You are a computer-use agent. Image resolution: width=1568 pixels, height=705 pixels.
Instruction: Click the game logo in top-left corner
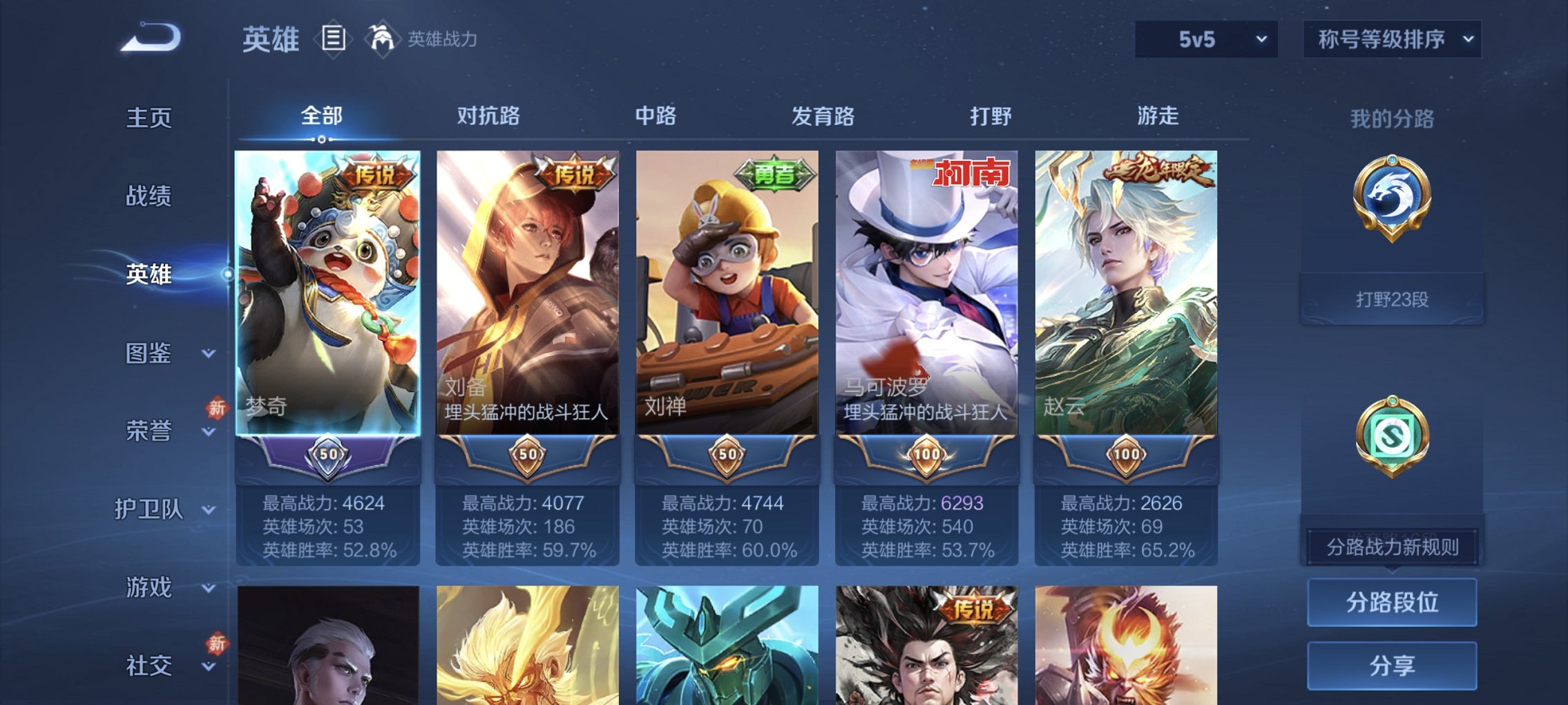(x=149, y=39)
